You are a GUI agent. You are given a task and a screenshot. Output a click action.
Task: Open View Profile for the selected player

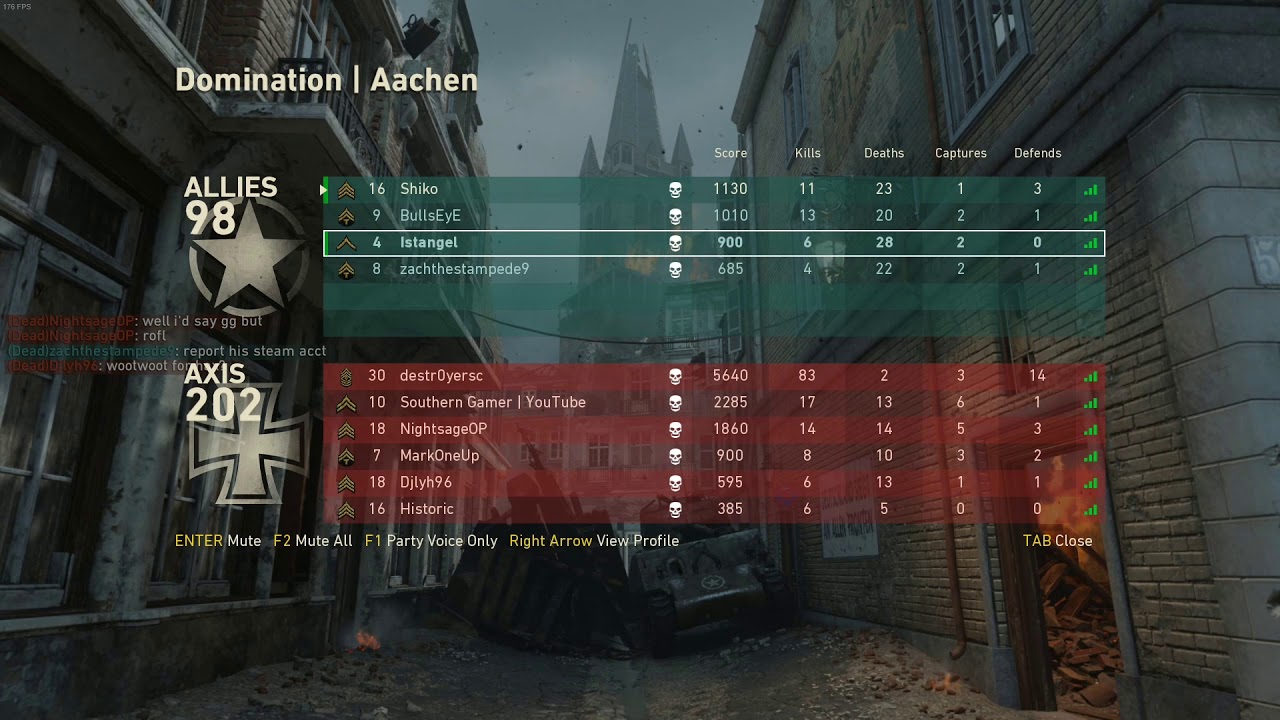coord(594,541)
